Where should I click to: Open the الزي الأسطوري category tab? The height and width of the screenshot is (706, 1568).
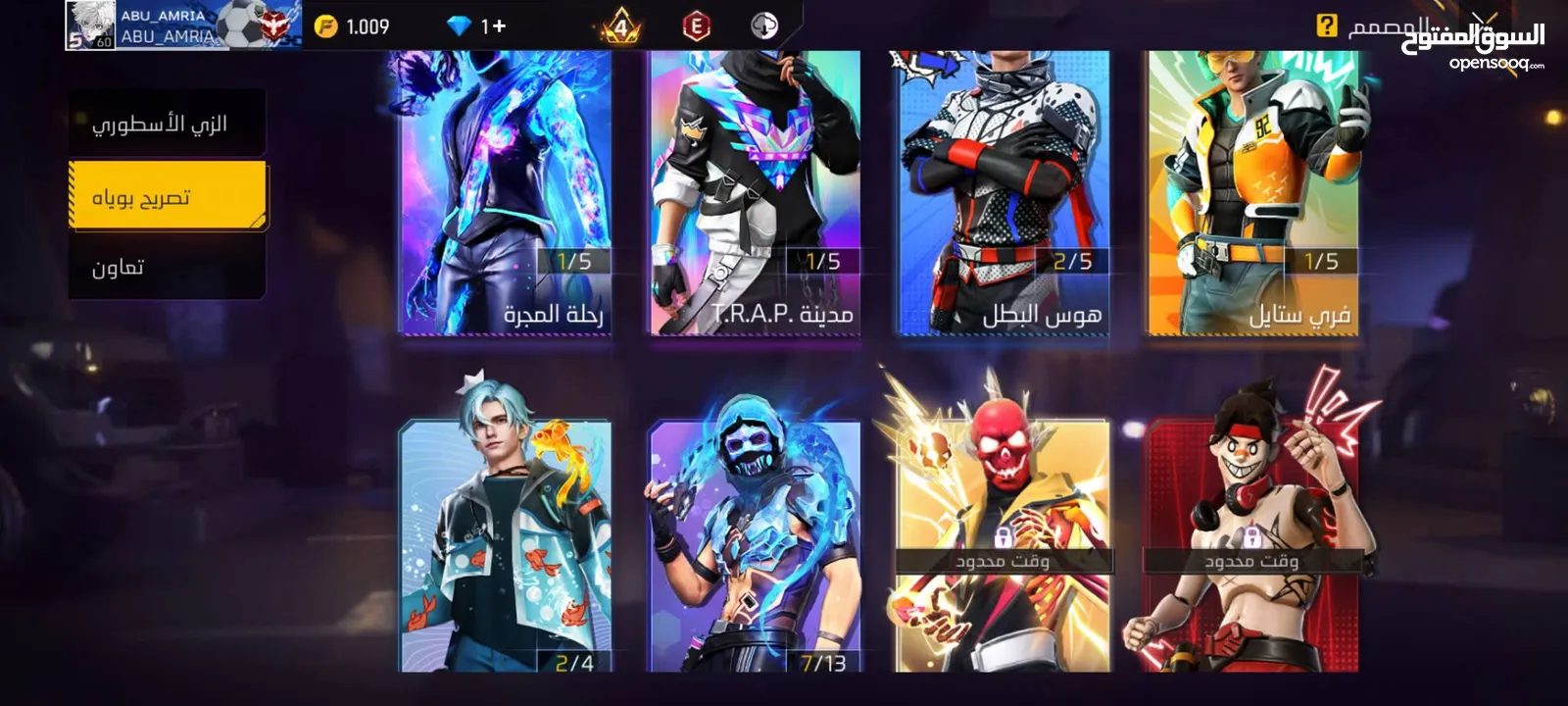click(x=167, y=125)
